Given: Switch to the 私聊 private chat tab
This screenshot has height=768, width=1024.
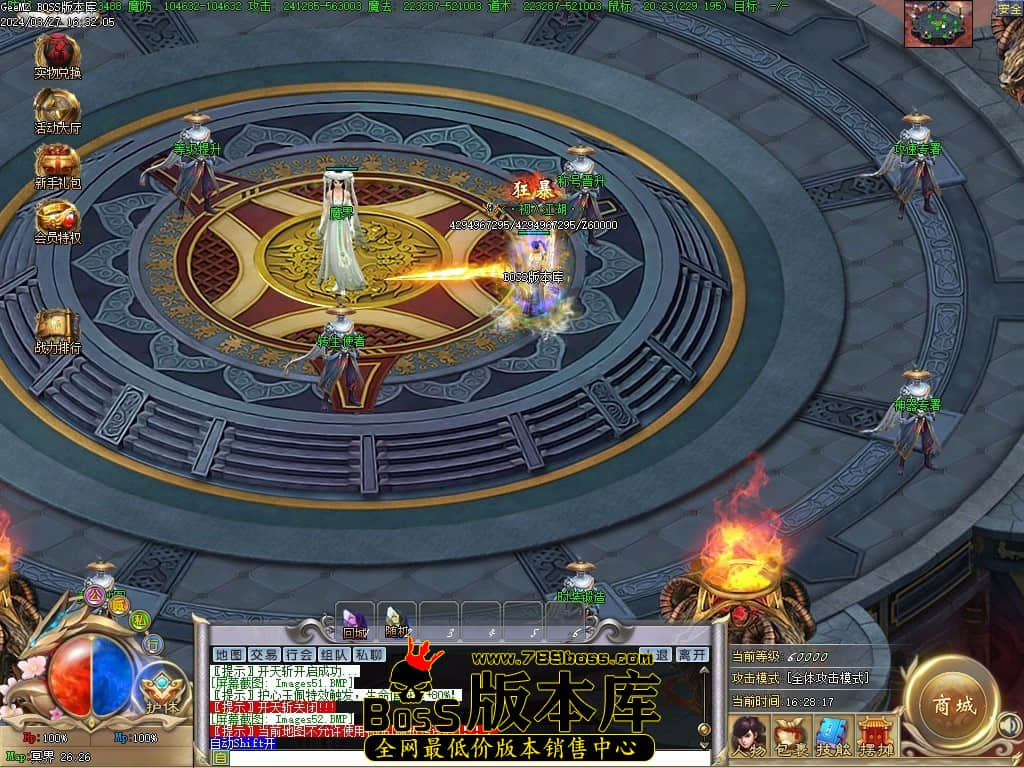Looking at the screenshot, I should click(x=368, y=654).
